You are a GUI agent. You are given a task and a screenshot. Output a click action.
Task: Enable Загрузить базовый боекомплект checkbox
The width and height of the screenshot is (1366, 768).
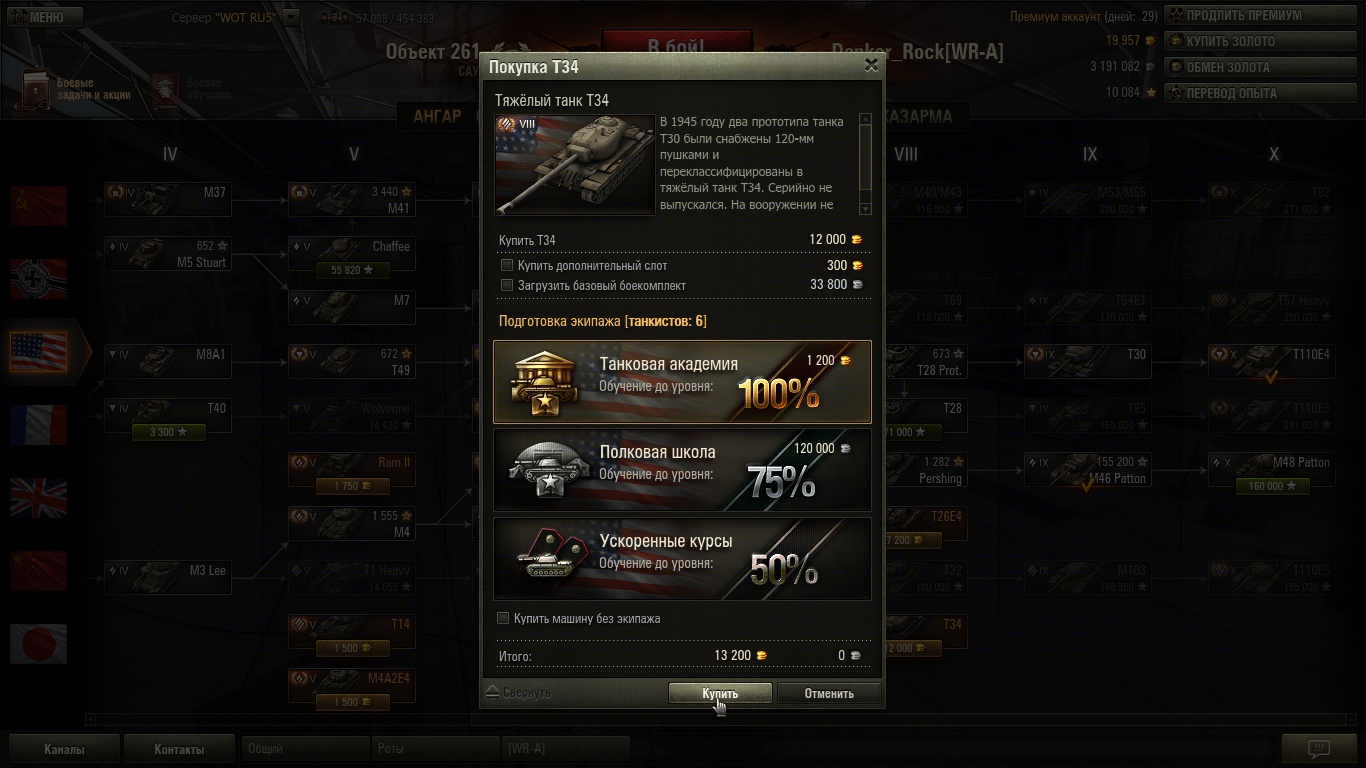507,285
